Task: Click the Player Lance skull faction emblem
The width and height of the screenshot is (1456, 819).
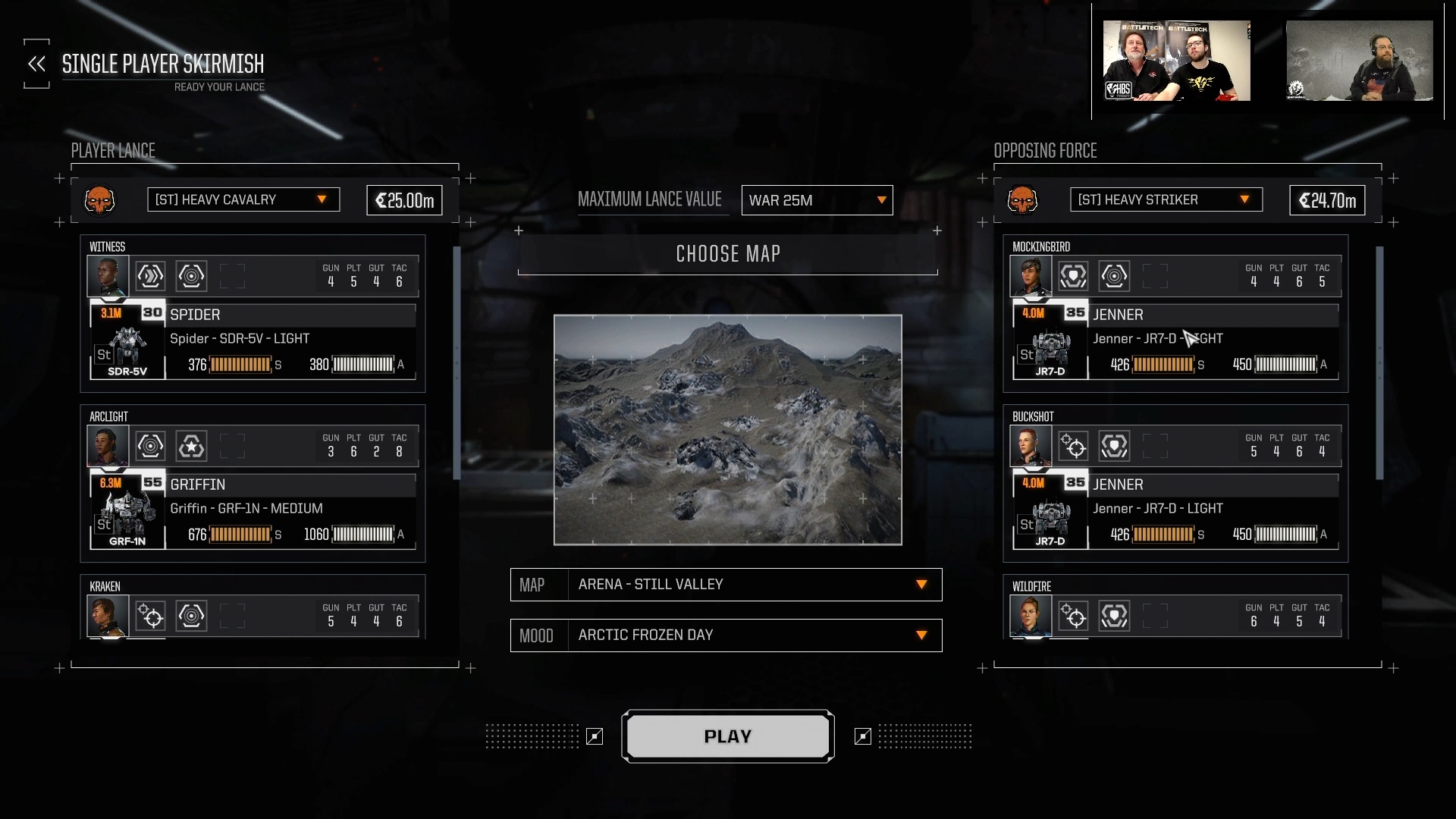Action: [101, 200]
